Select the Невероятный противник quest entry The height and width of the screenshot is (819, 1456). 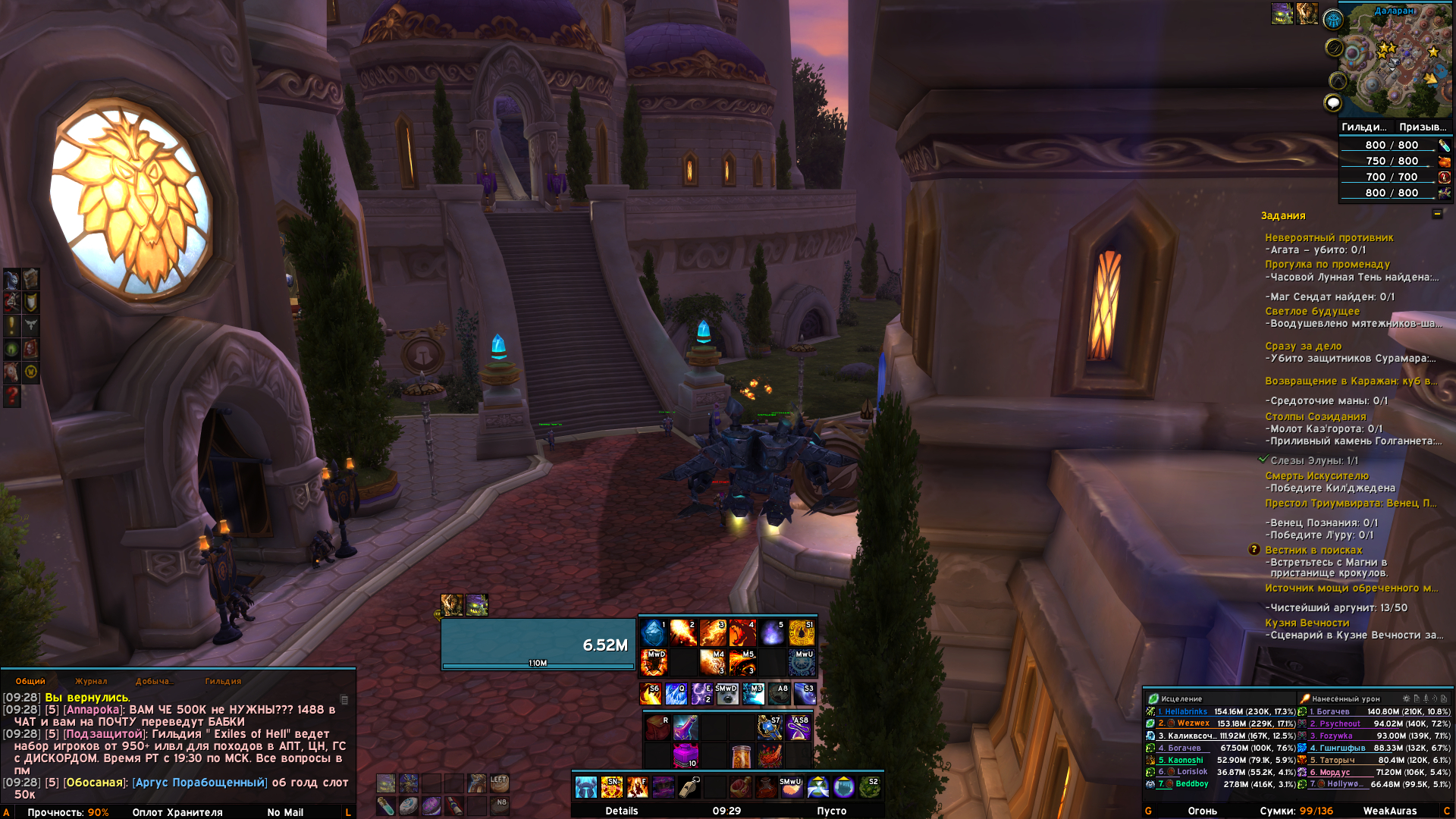coord(1329,237)
